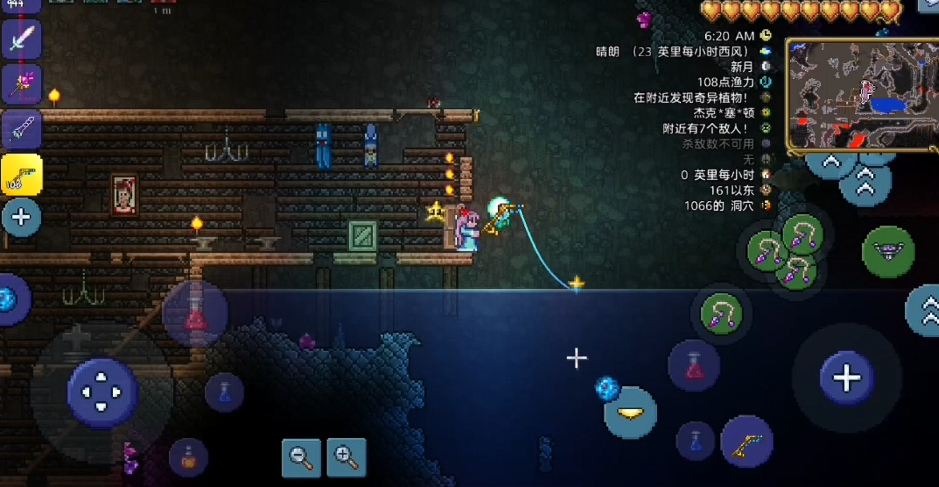This screenshot has width=939, height=487.
Task: Select the sword hotbar slot
Action: click(x=21, y=39)
